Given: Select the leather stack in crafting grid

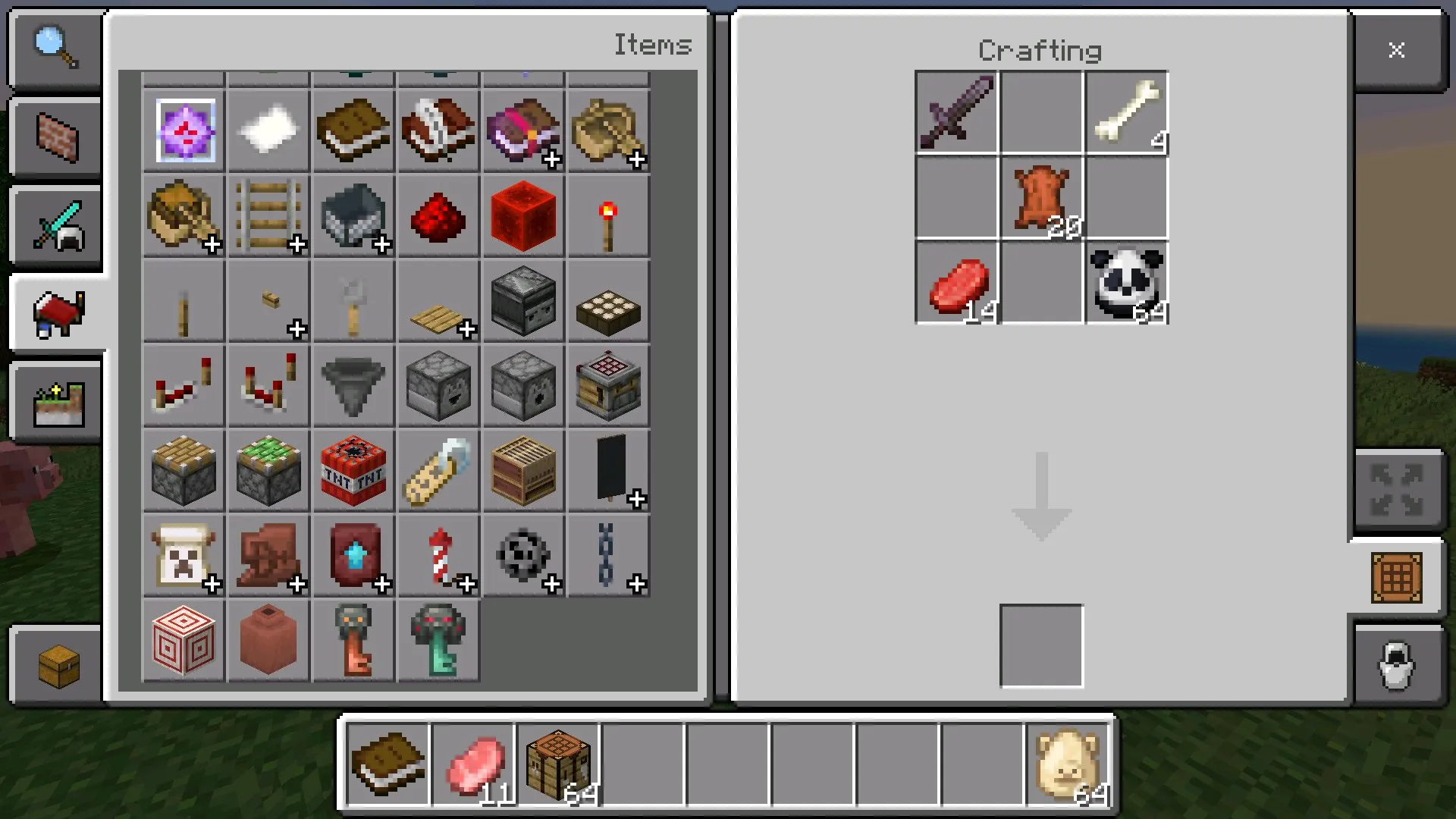Looking at the screenshot, I should click(1041, 199).
